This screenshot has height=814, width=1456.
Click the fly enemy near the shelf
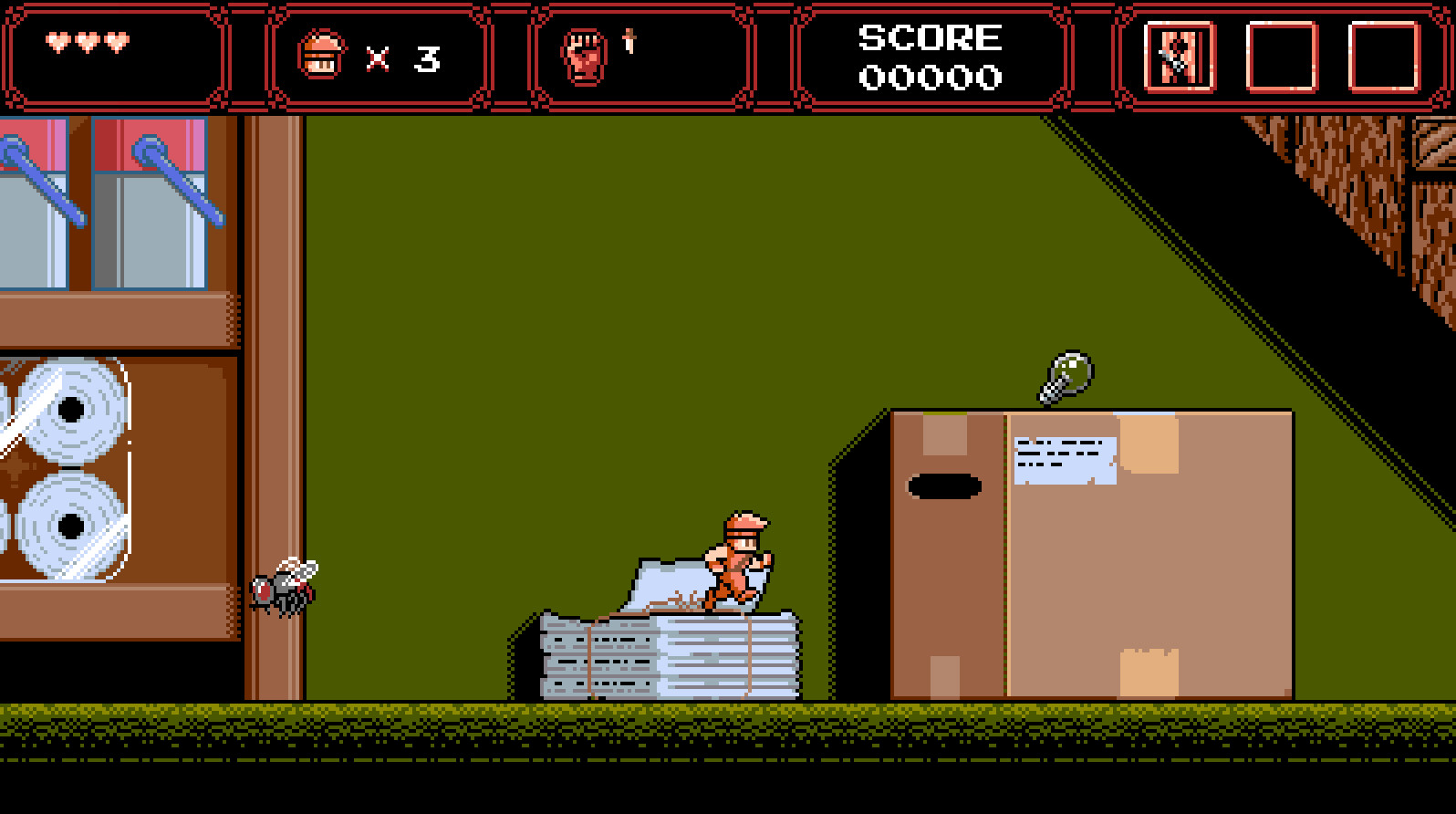pos(285,589)
